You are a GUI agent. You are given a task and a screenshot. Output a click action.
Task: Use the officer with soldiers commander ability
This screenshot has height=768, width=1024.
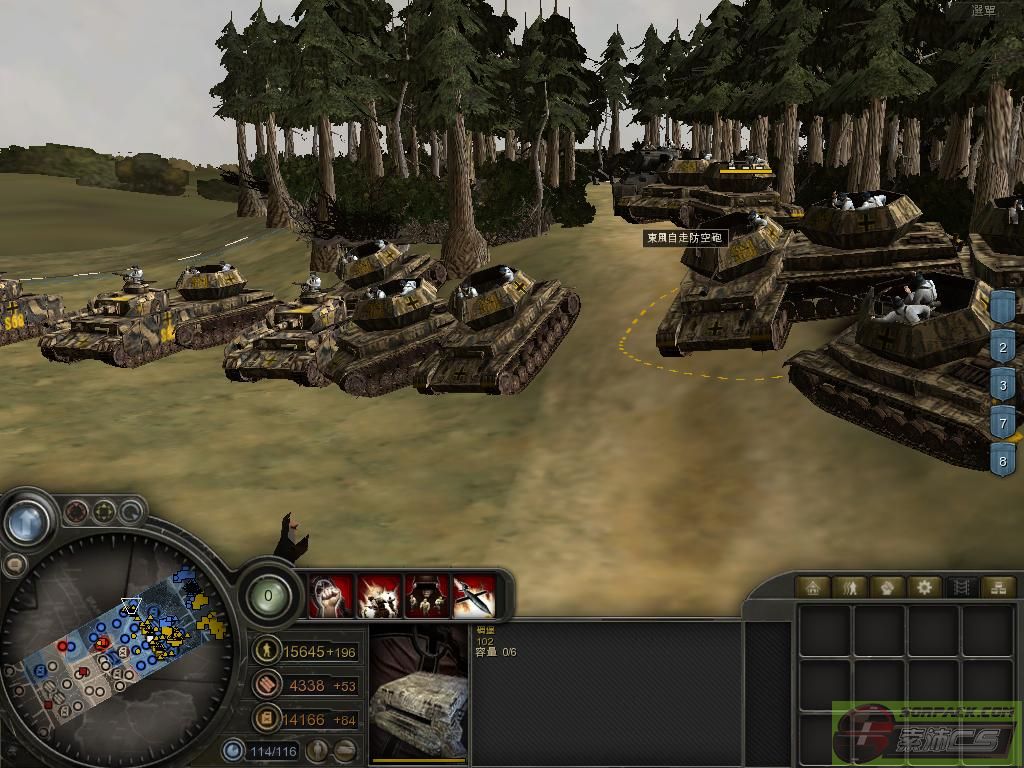426,595
